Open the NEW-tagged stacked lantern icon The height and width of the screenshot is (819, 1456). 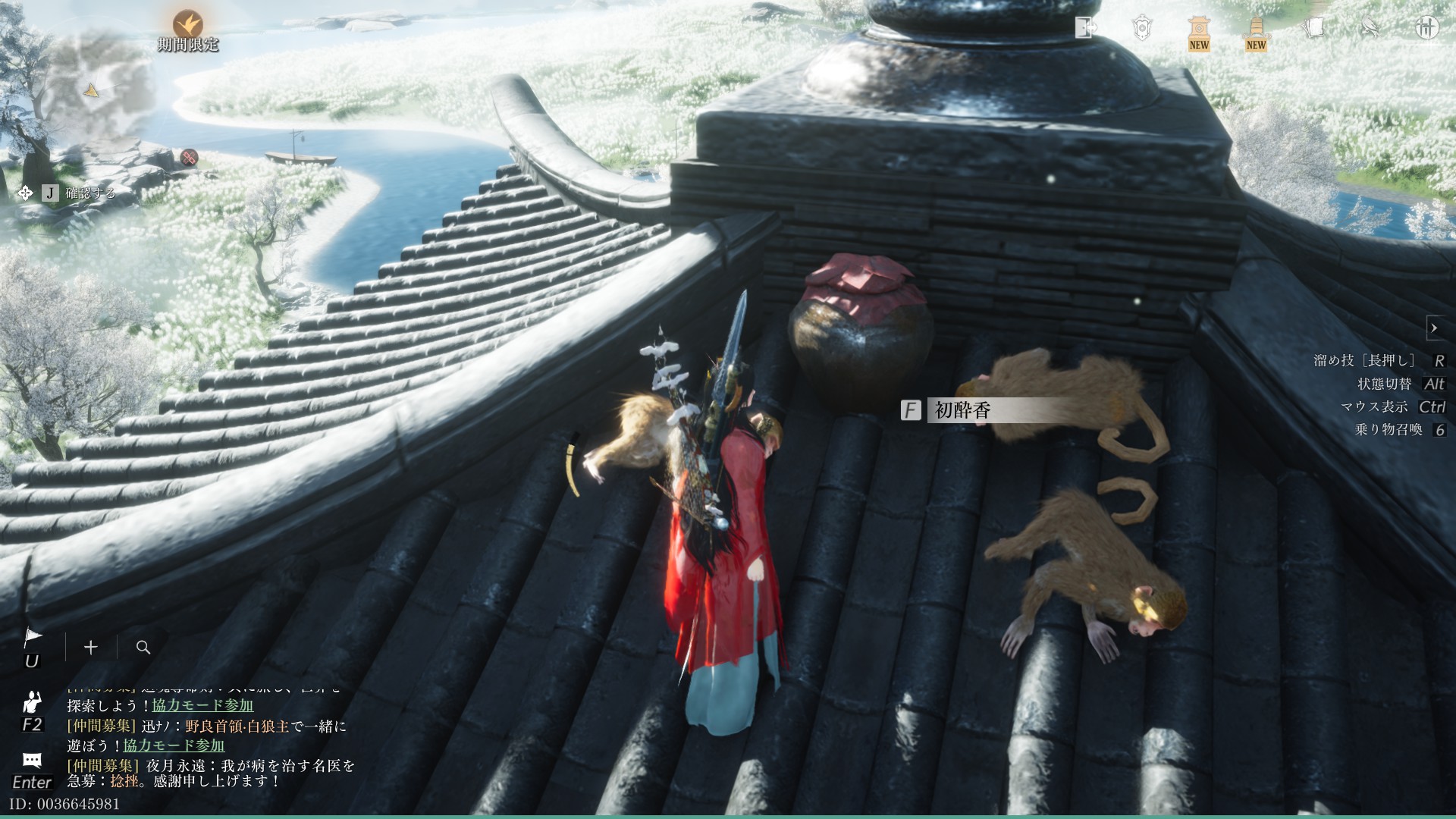click(x=1256, y=32)
